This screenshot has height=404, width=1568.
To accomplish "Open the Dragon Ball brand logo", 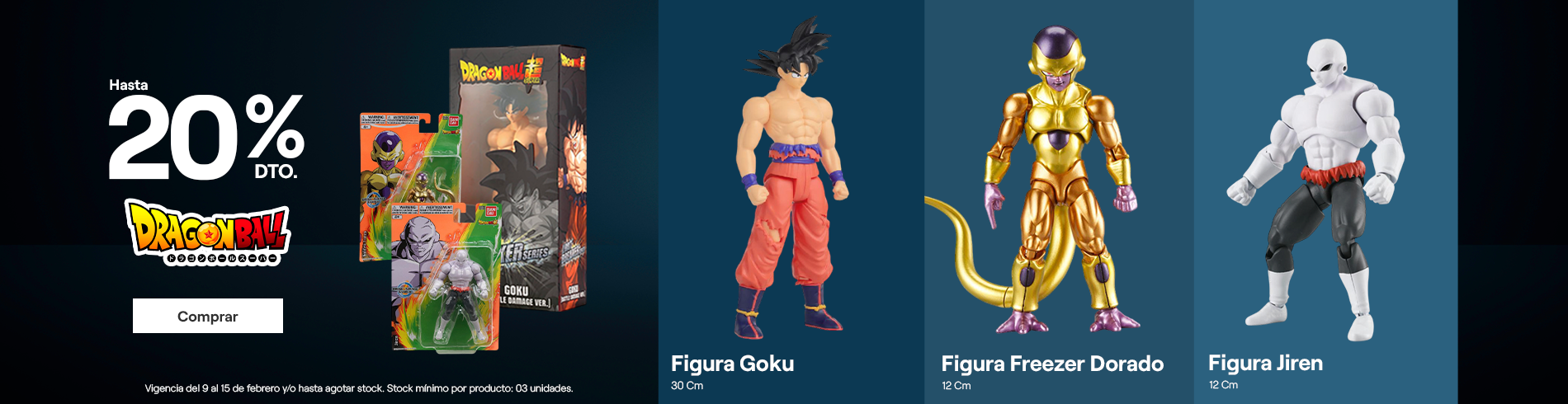I will (x=207, y=232).
